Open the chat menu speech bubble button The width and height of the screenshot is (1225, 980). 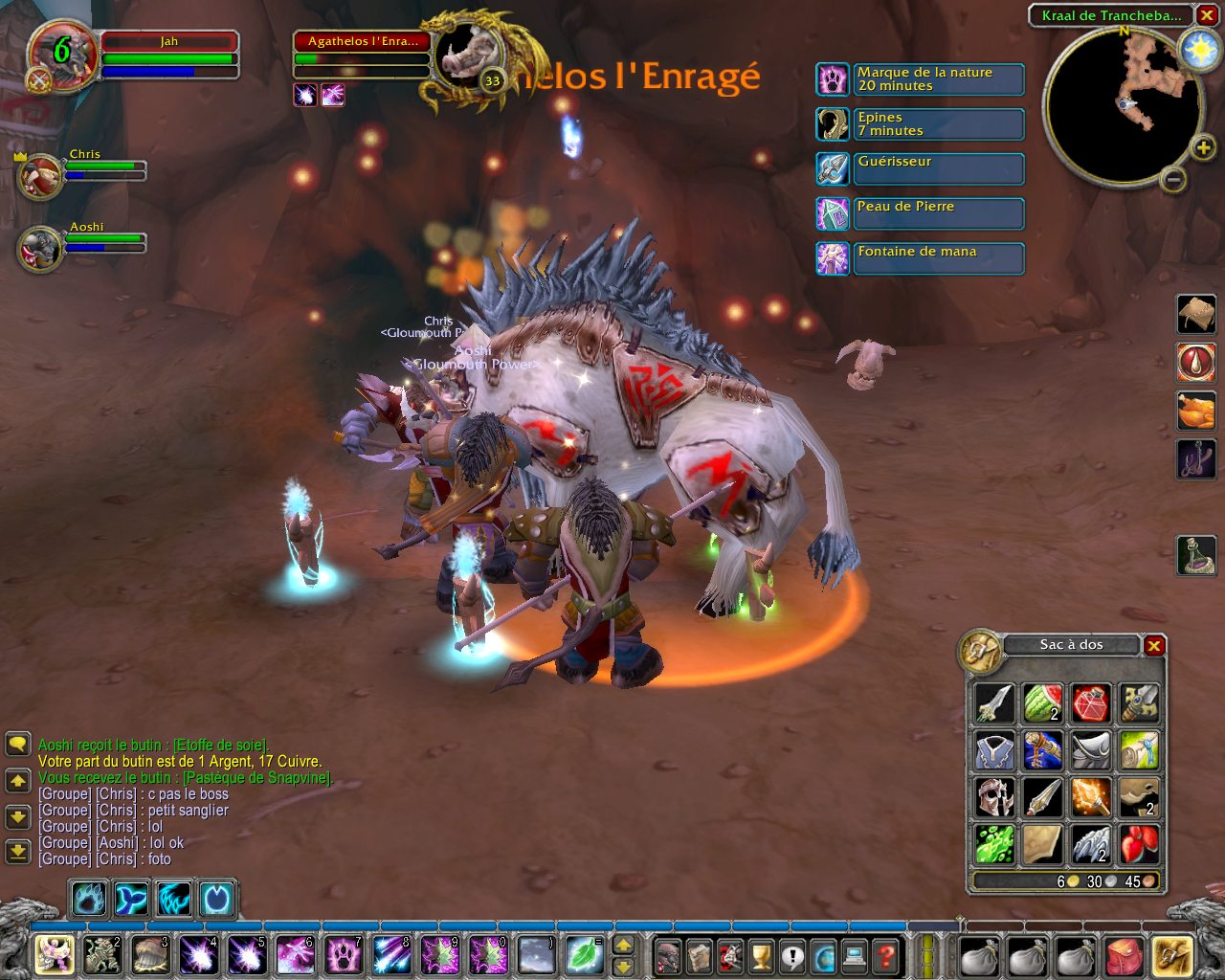[x=17, y=745]
